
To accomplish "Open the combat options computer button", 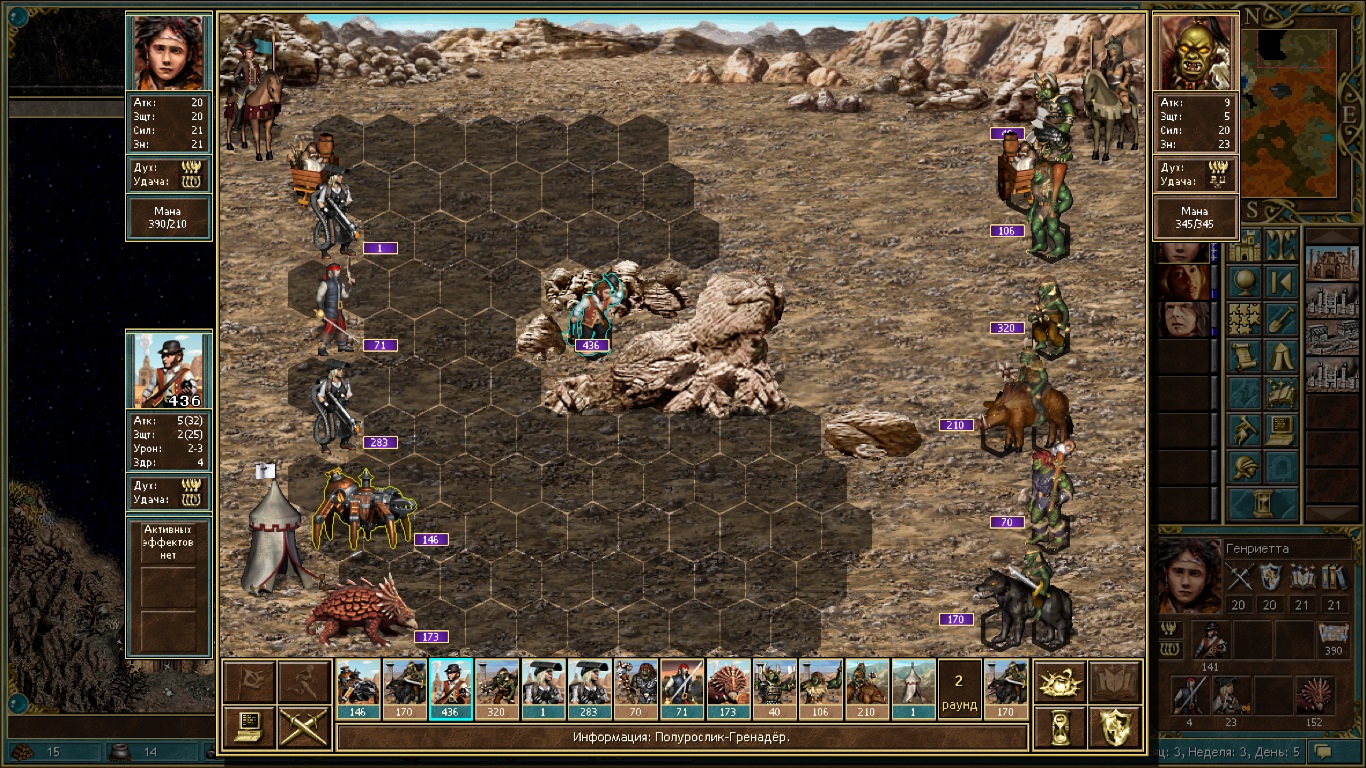I will point(250,726).
